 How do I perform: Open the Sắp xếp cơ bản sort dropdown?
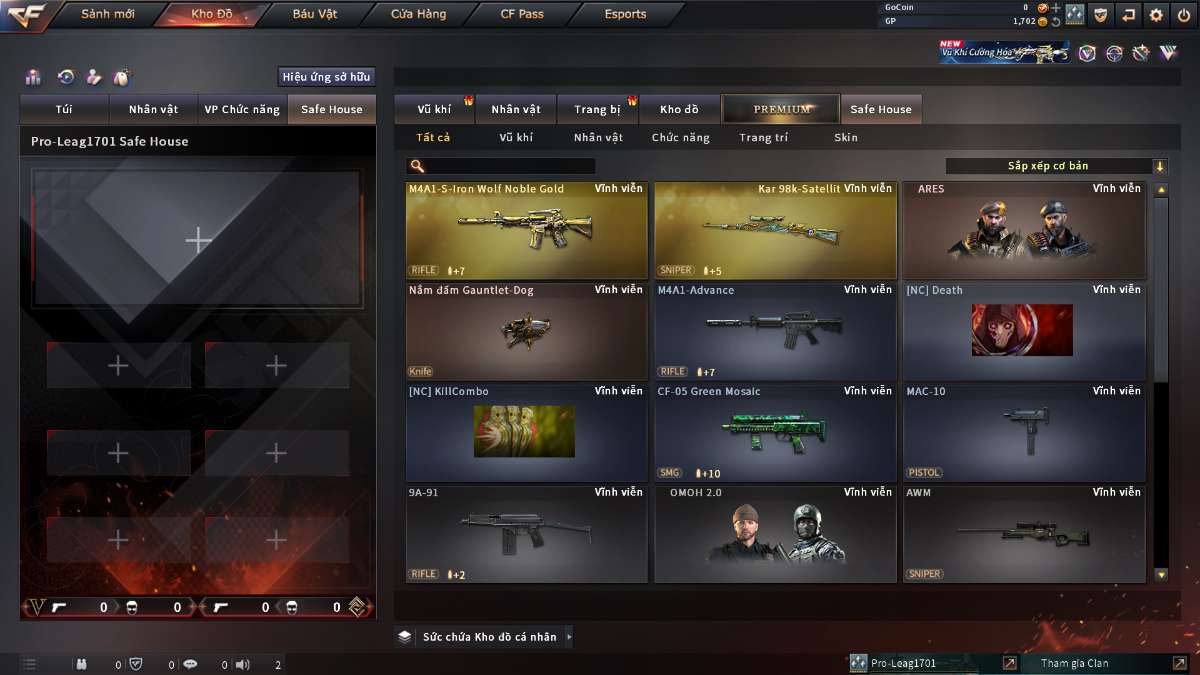pos(1055,166)
